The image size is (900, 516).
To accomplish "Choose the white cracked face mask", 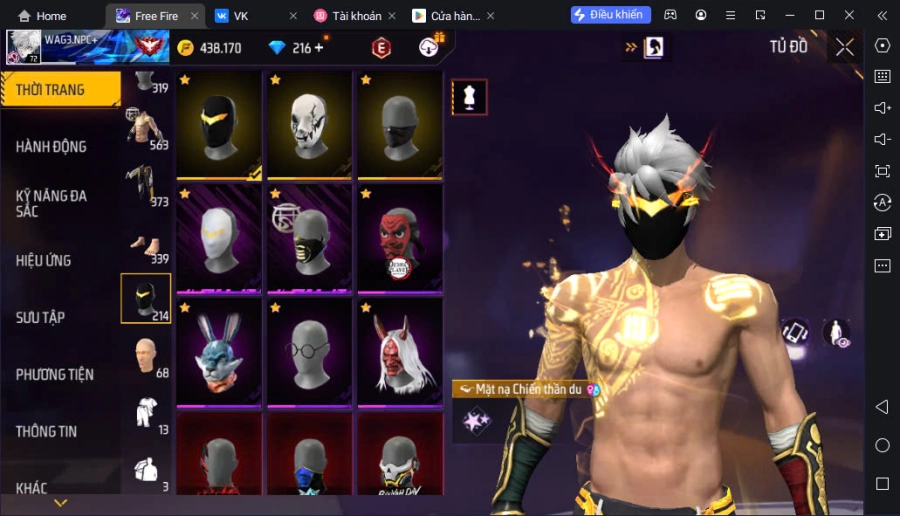I will (x=309, y=125).
